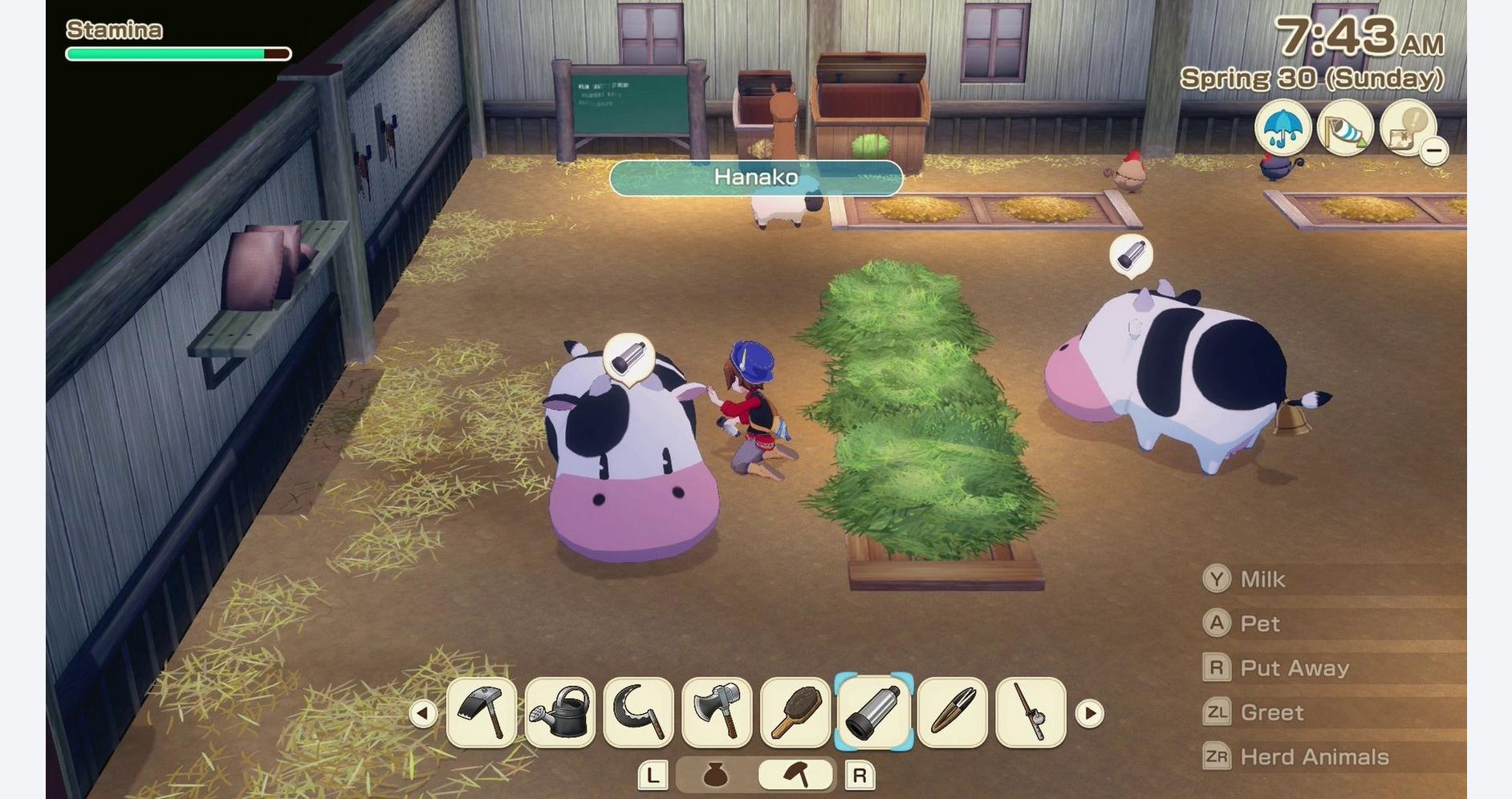
Task: Choose the fishing rod slot
Action: coord(1030,712)
